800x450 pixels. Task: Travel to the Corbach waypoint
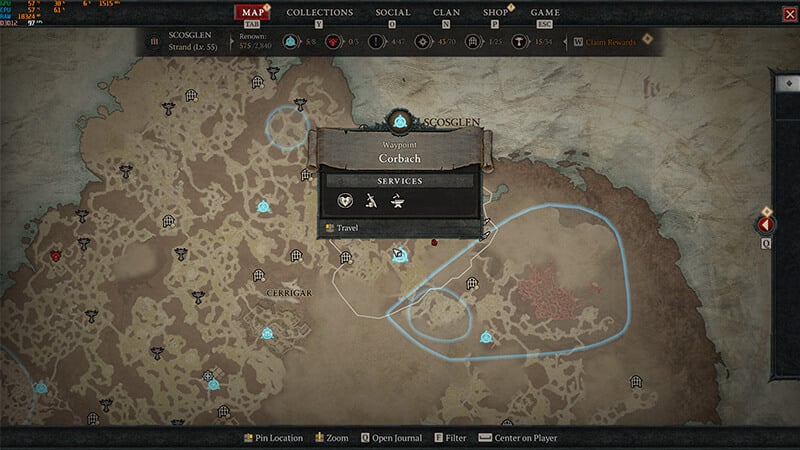[347, 228]
